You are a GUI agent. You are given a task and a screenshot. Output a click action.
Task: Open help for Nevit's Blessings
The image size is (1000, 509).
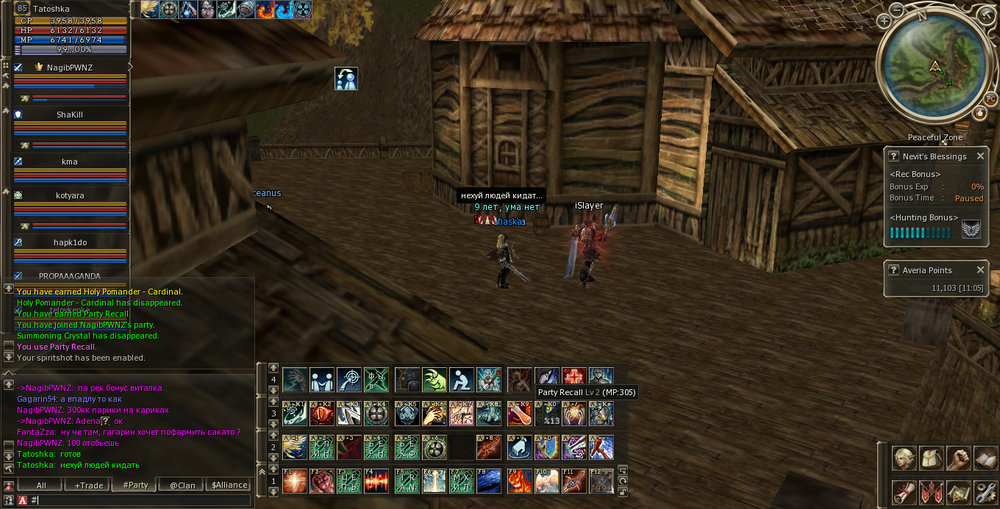tap(894, 157)
